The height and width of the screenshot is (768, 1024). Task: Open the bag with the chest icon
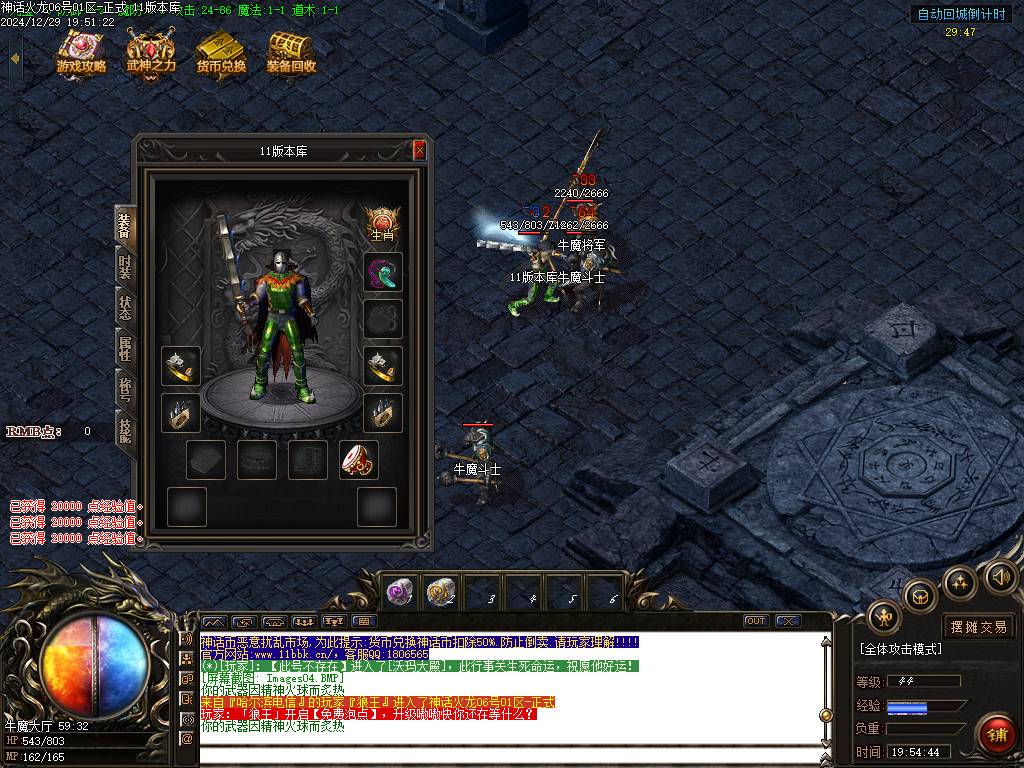coord(920,596)
